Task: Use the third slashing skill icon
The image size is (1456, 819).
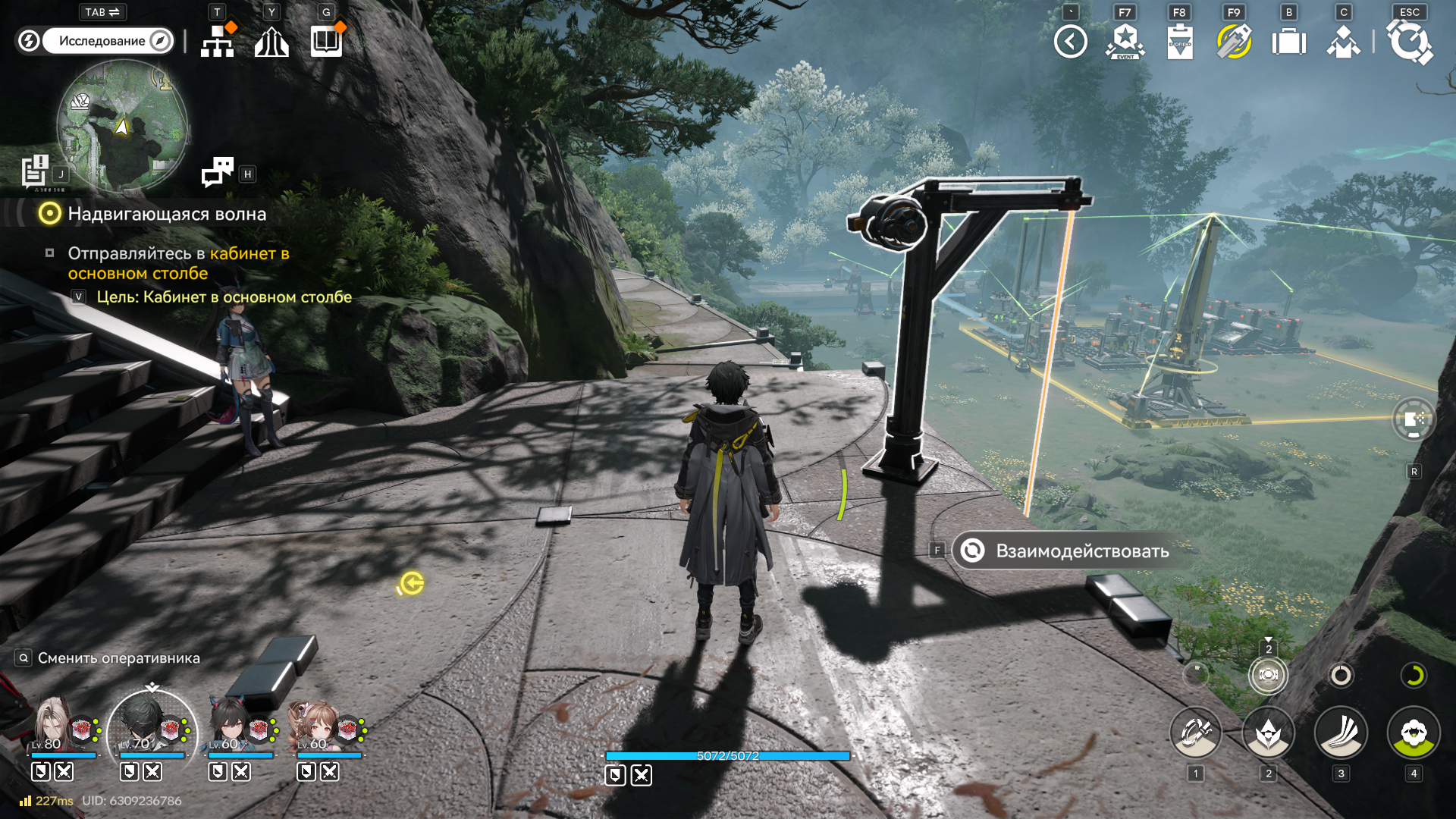Action: 1341,733
